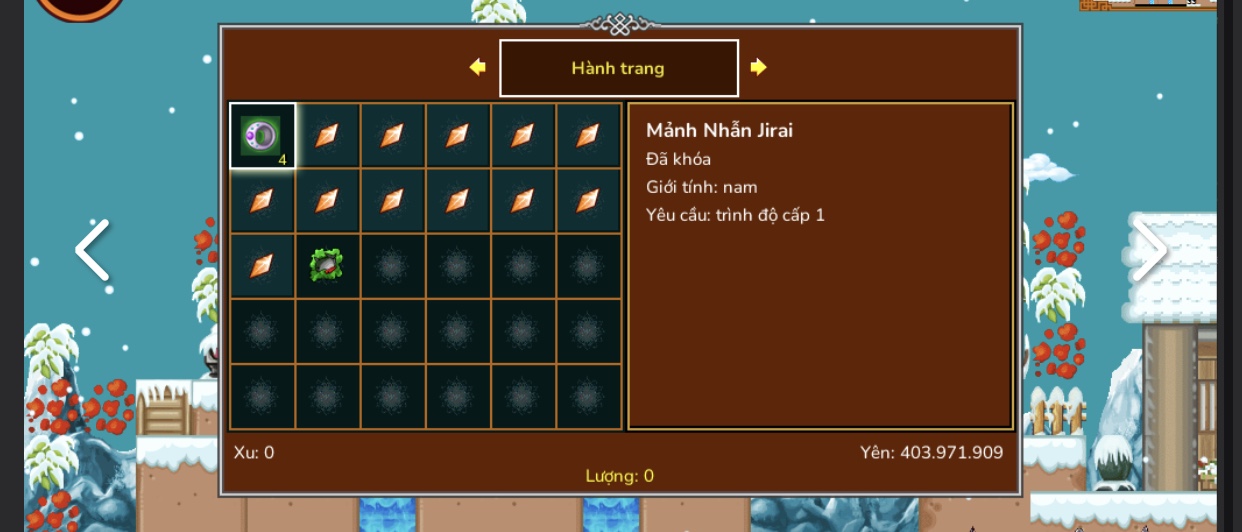Go to previous image with white left chevron

pos(92,250)
